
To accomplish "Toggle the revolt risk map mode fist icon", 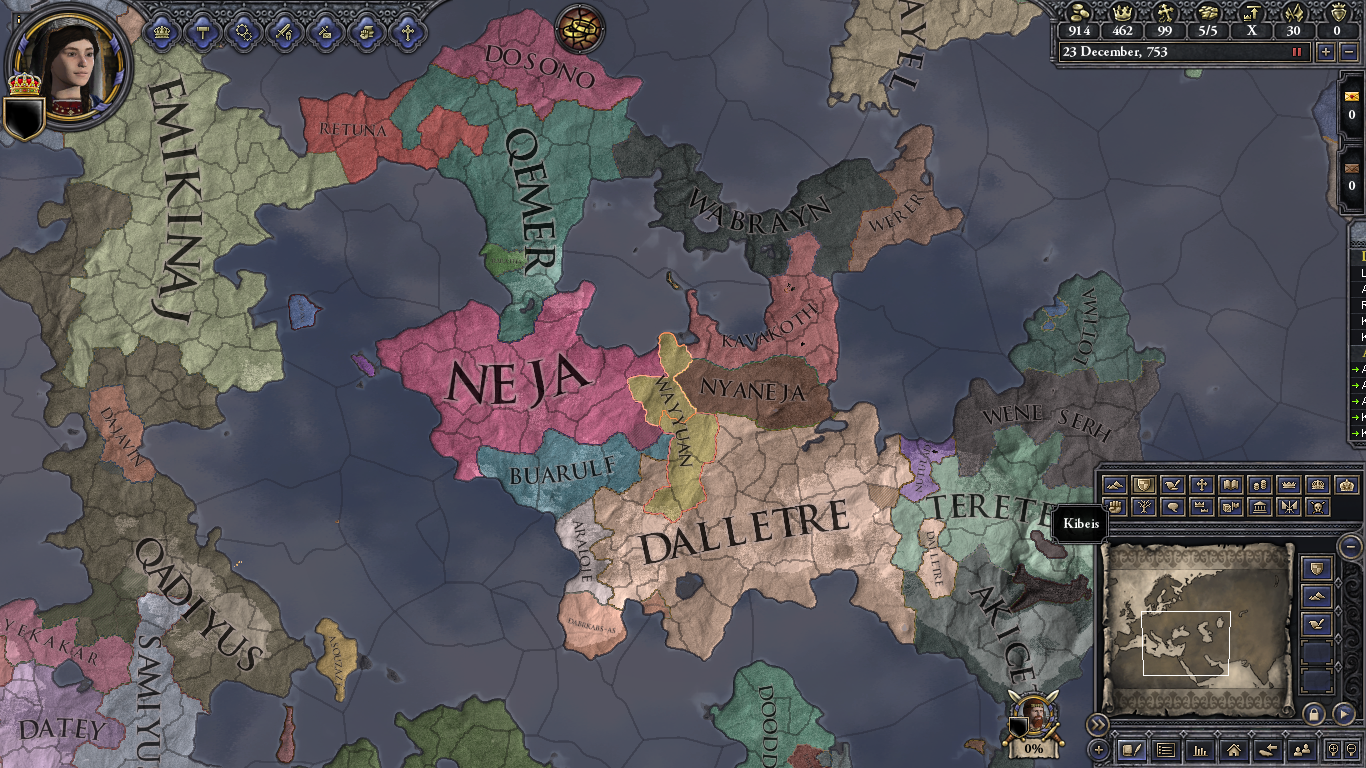I will point(1116,508).
